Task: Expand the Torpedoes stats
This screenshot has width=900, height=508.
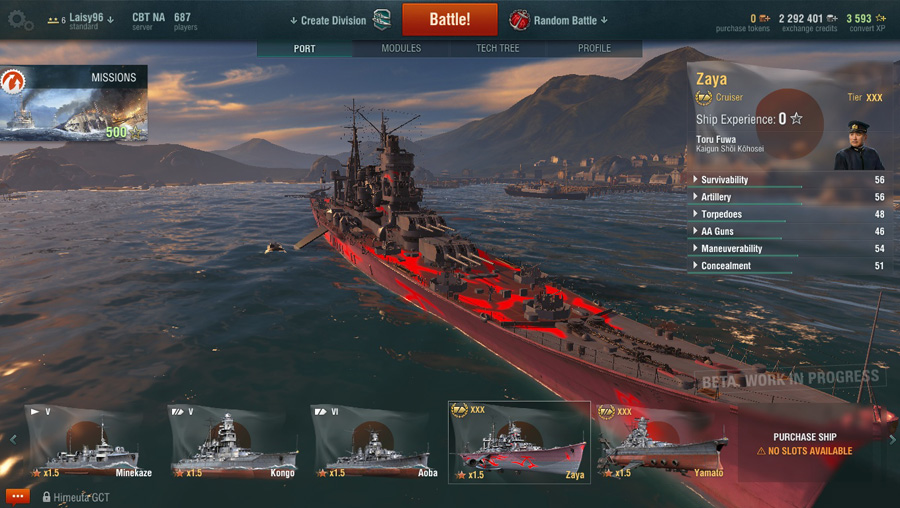Action: 721,214
